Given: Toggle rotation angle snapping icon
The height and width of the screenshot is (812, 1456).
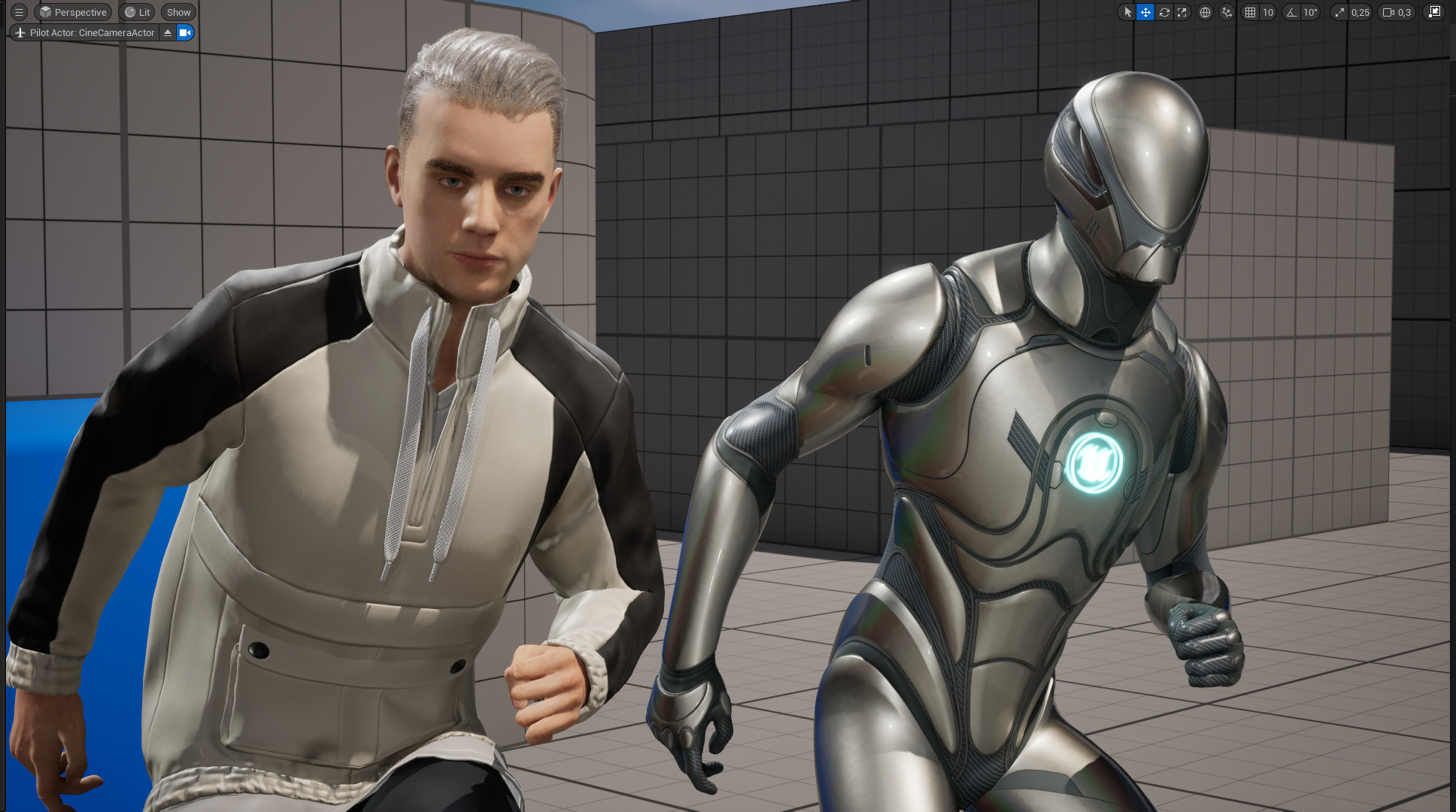Looking at the screenshot, I should click(x=1292, y=12).
